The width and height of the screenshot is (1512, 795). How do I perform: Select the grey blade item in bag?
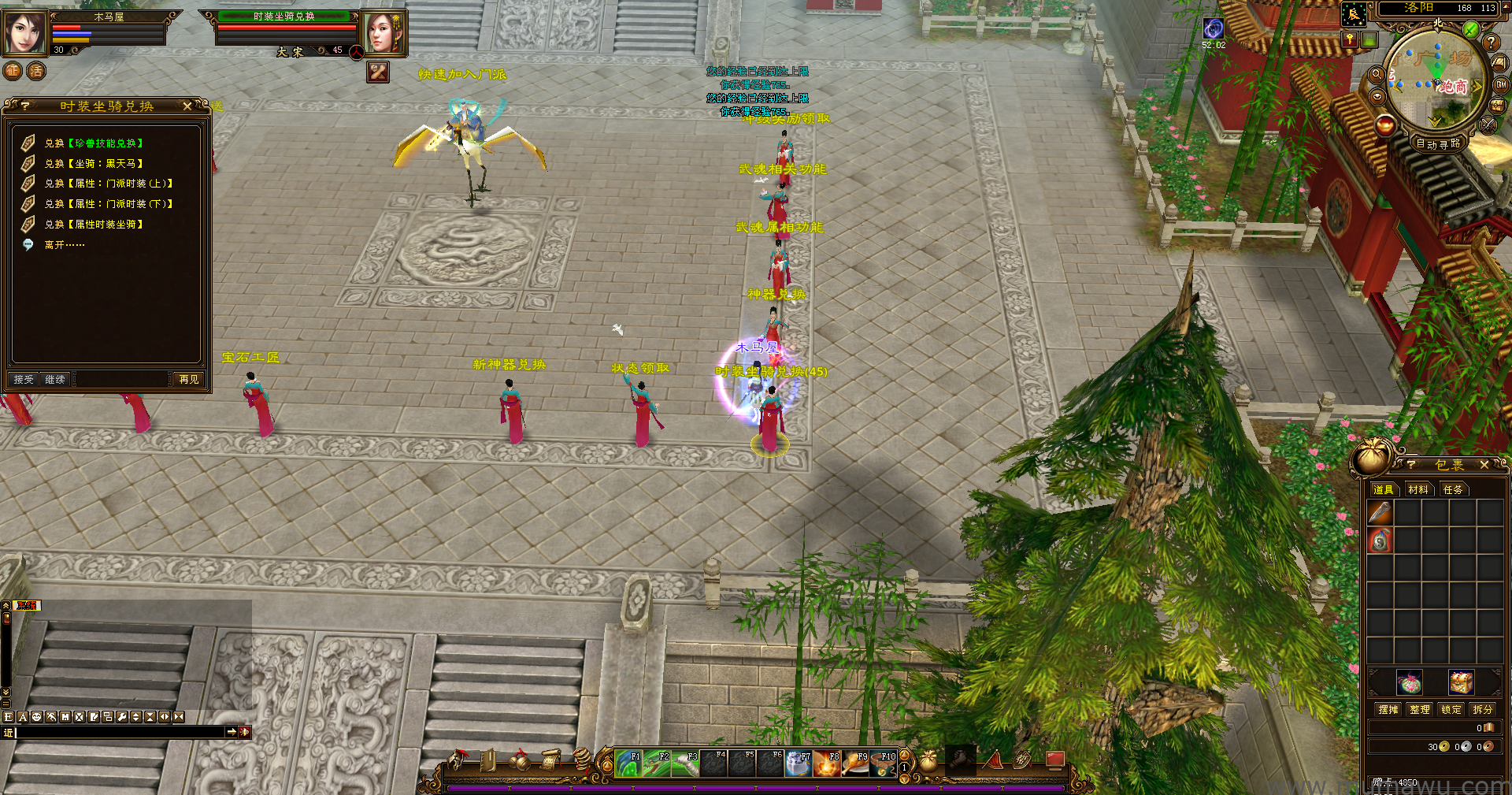click(1380, 513)
